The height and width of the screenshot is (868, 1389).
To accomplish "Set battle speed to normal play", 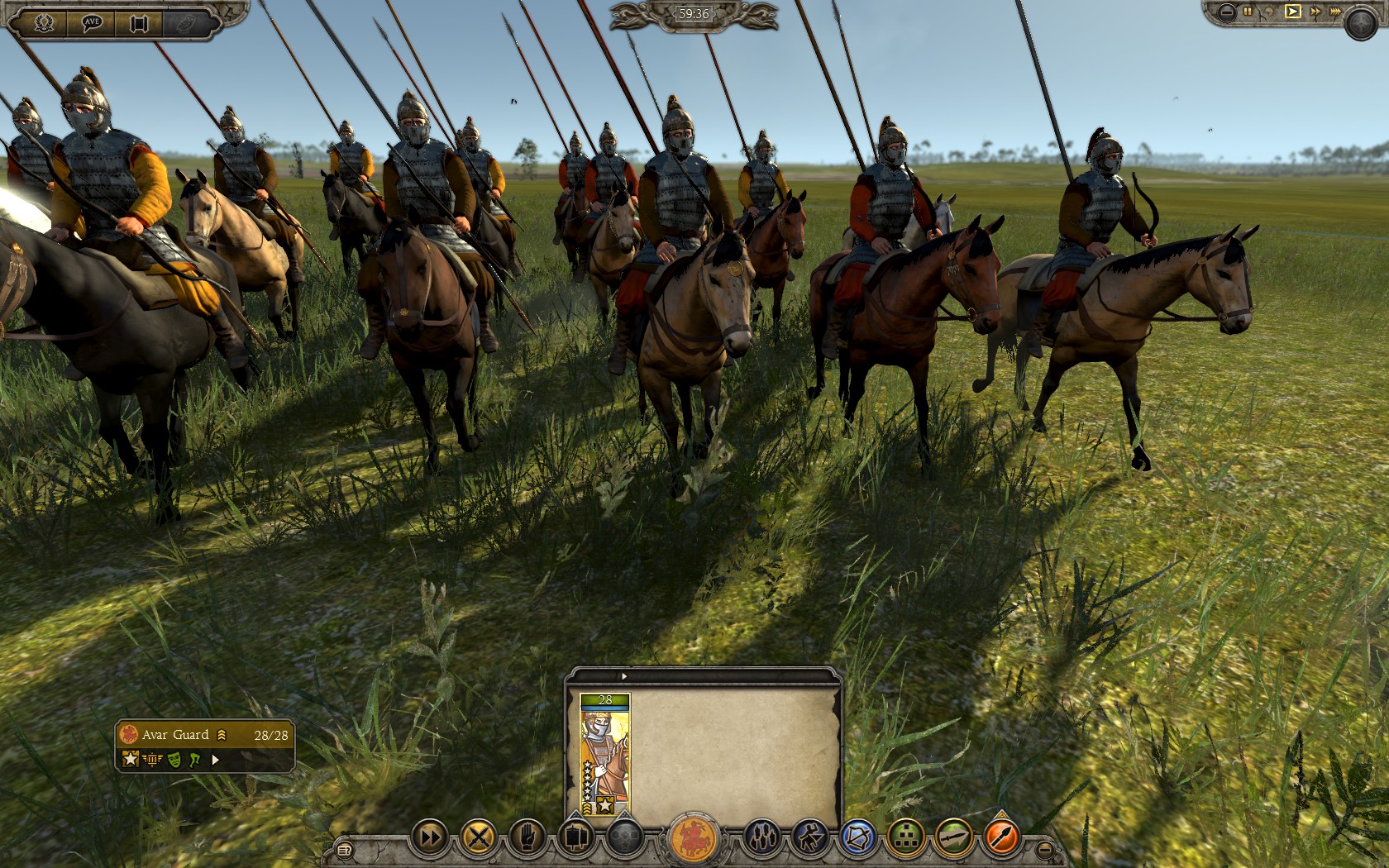I will click(x=1292, y=12).
